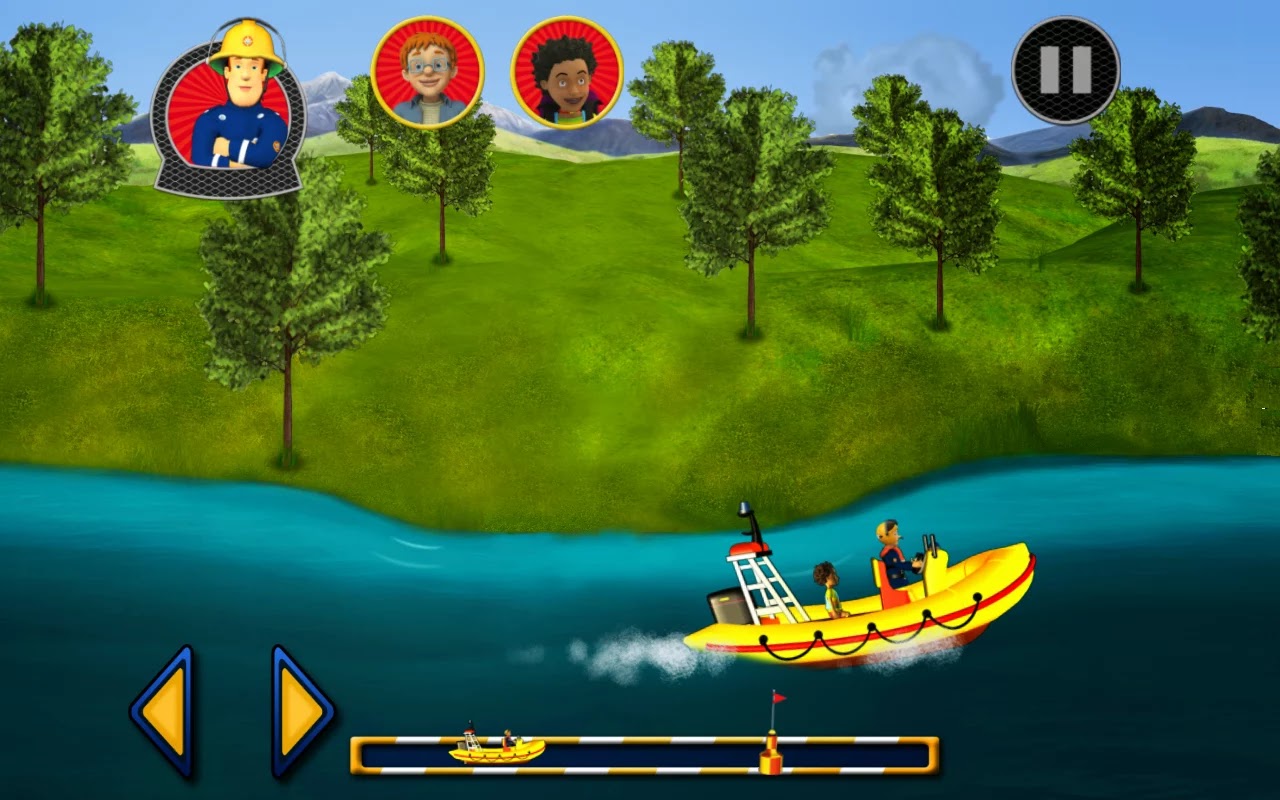Toggle the pause control at top right
Screen dimensions: 1280x800
tap(1063, 69)
